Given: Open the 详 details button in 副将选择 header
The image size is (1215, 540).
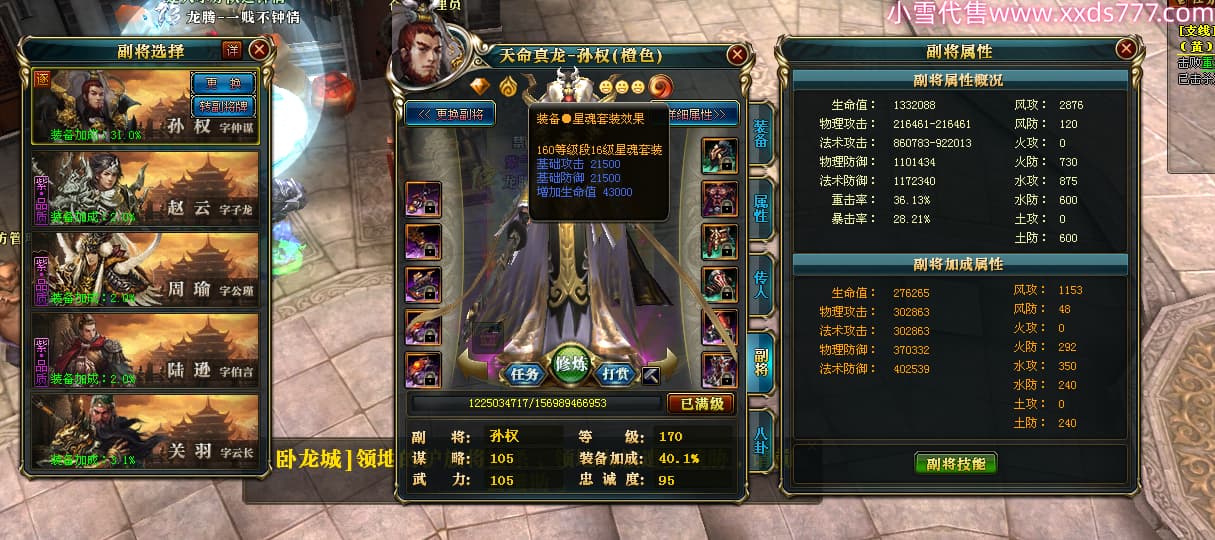Looking at the screenshot, I should 231,49.
